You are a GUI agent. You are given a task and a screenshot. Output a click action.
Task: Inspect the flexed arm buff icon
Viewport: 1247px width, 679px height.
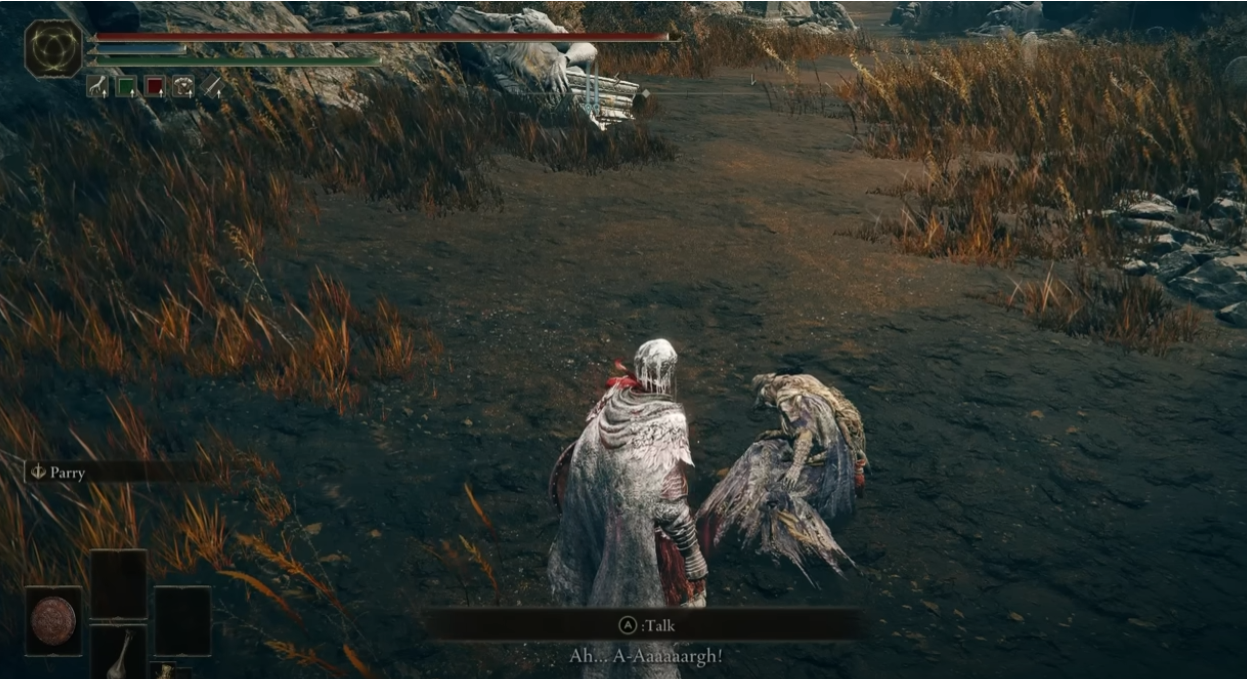click(x=98, y=87)
